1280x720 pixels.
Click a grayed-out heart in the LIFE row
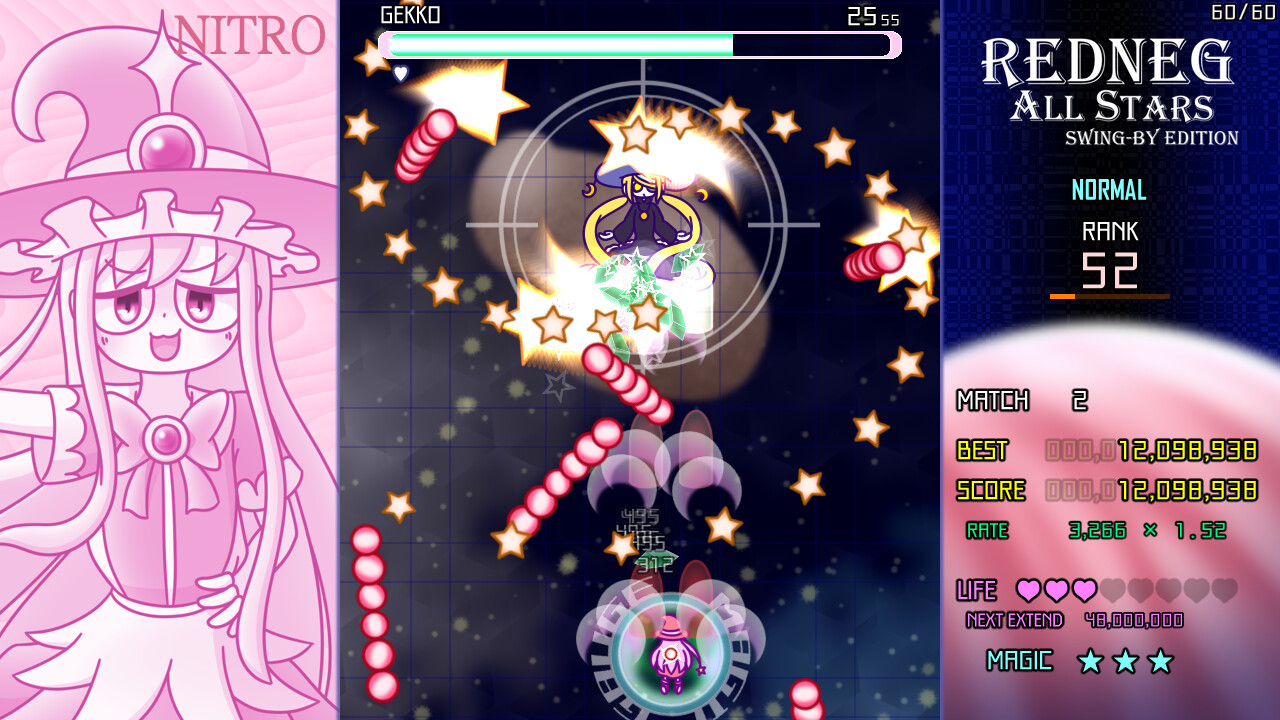(x=1110, y=591)
